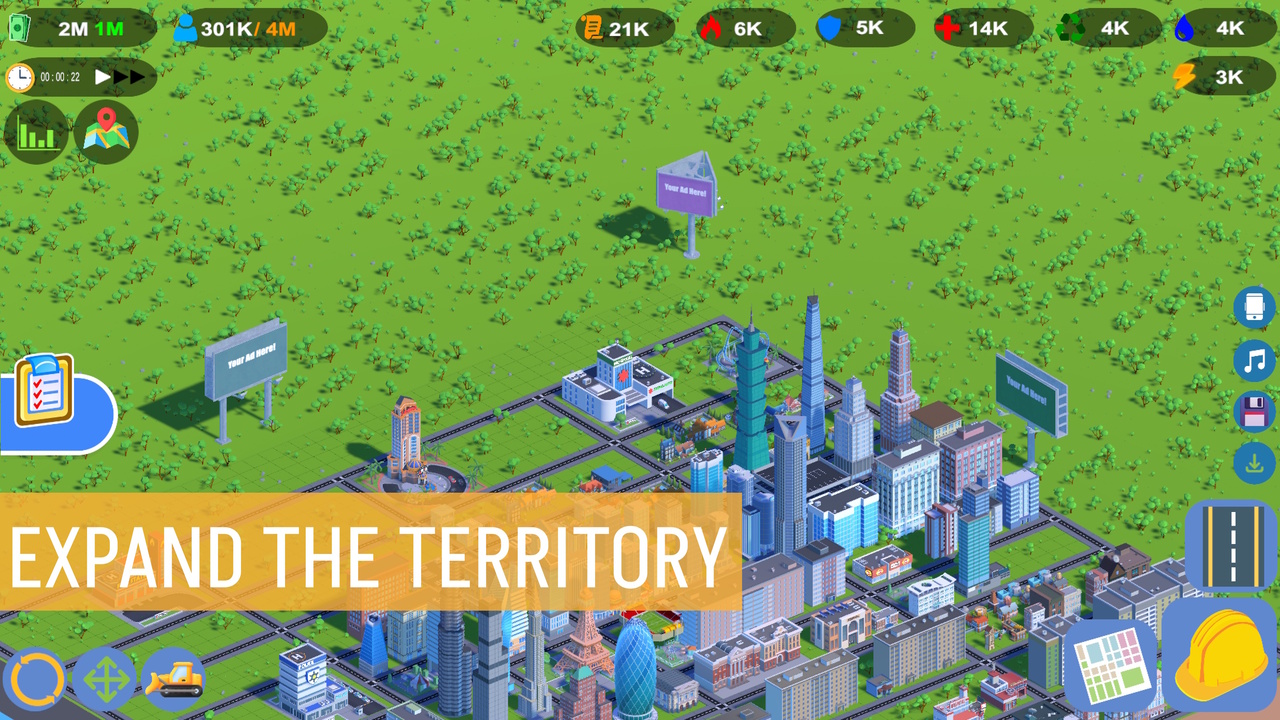View the fire safety 6K indicator
Viewport: 1280px width, 720px height.
[744, 29]
